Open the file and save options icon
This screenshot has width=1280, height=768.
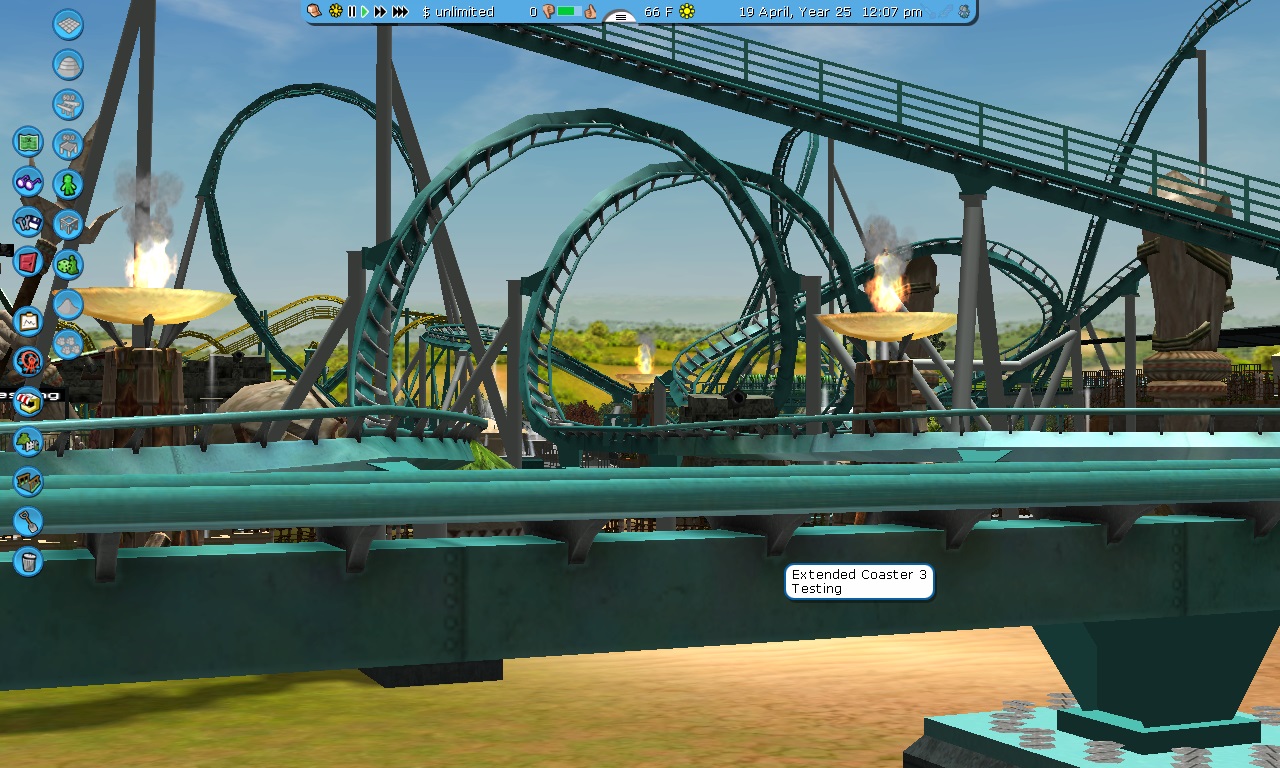[28, 222]
